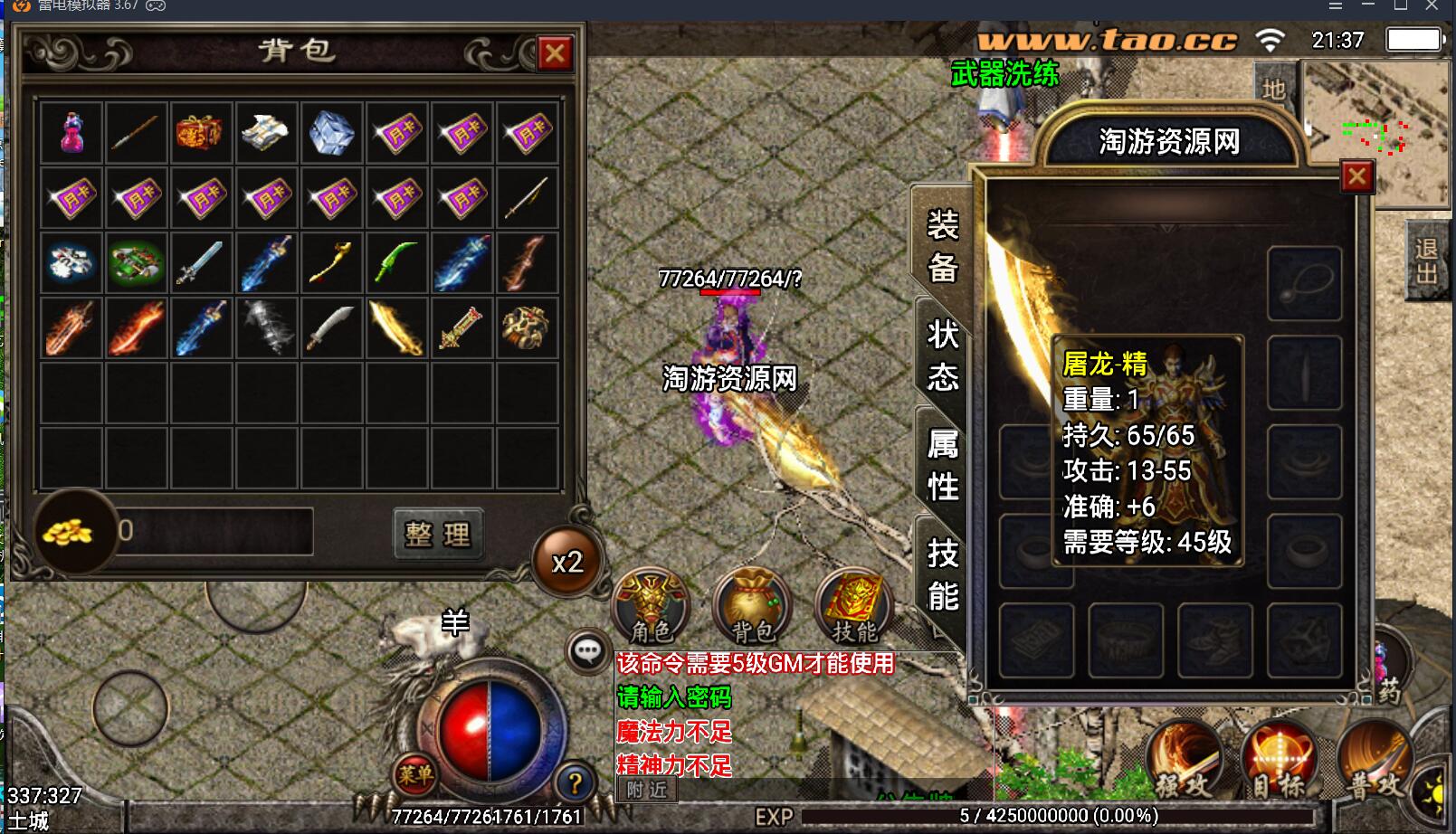
Task: Switch to the 技能 skills tab
Action: point(942,573)
